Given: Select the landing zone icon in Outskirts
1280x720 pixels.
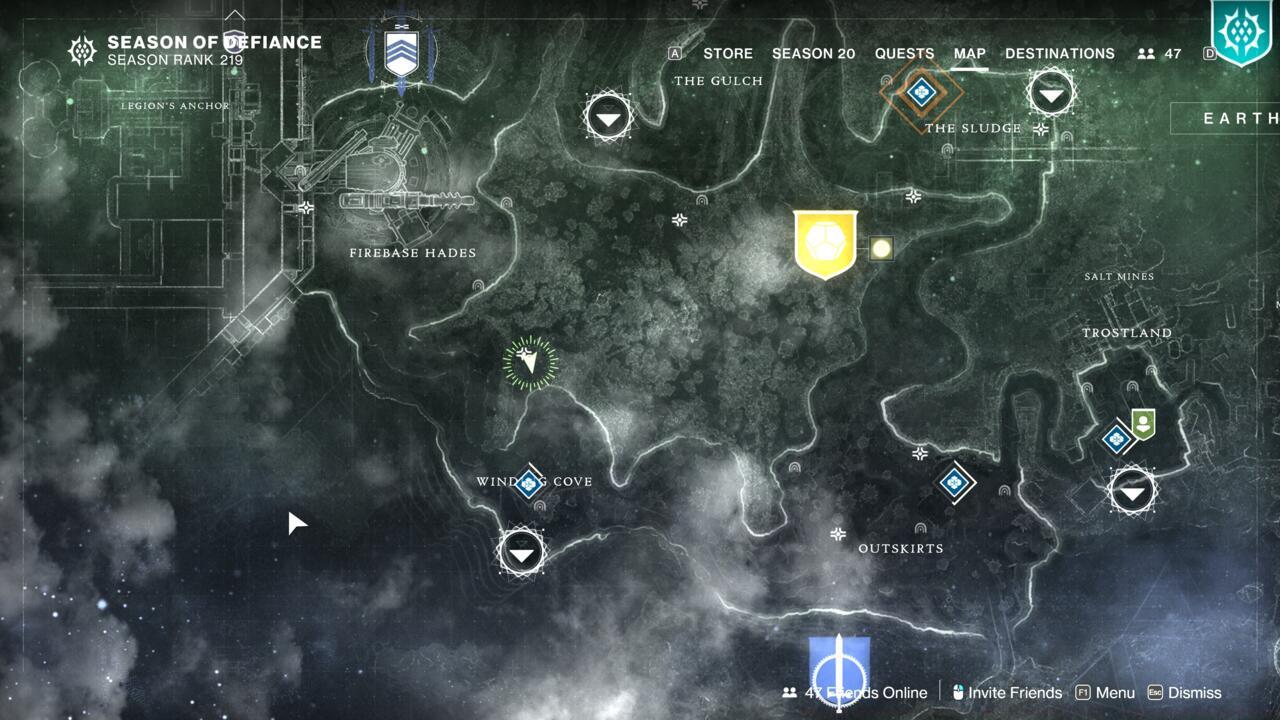Looking at the screenshot, I should click(x=955, y=483).
